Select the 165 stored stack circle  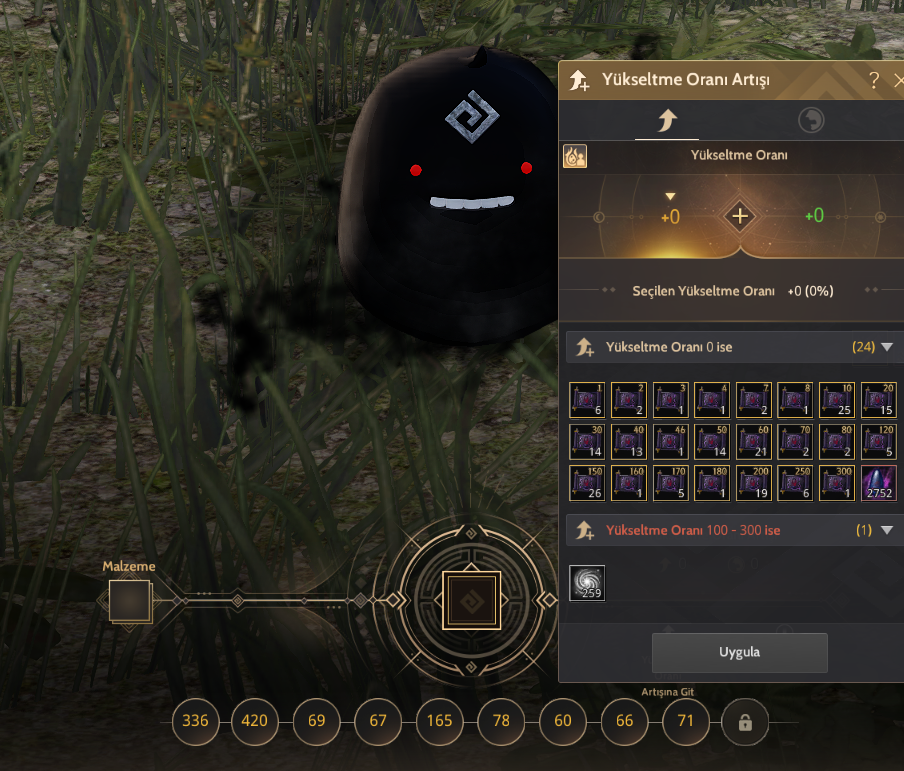click(x=439, y=721)
